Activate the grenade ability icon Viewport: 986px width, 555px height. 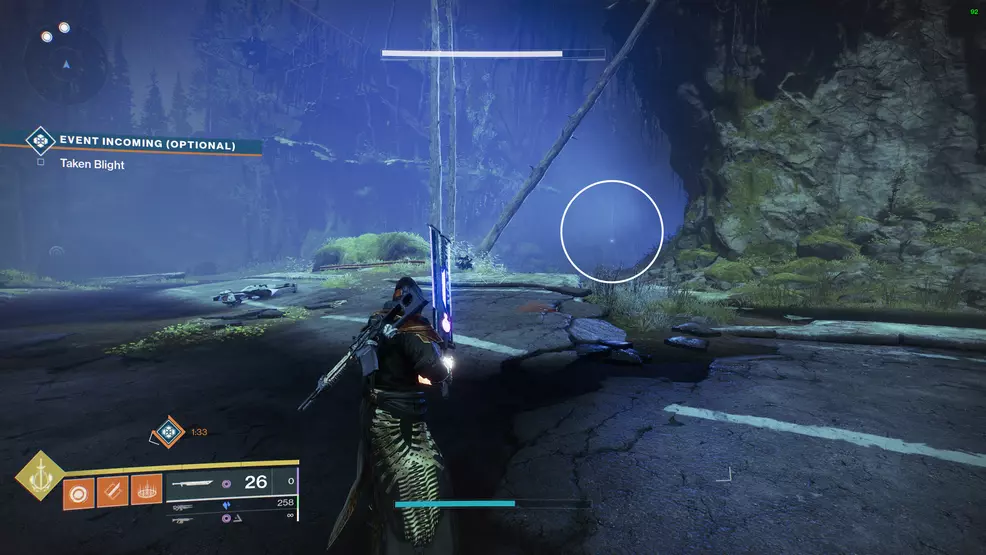coord(77,491)
